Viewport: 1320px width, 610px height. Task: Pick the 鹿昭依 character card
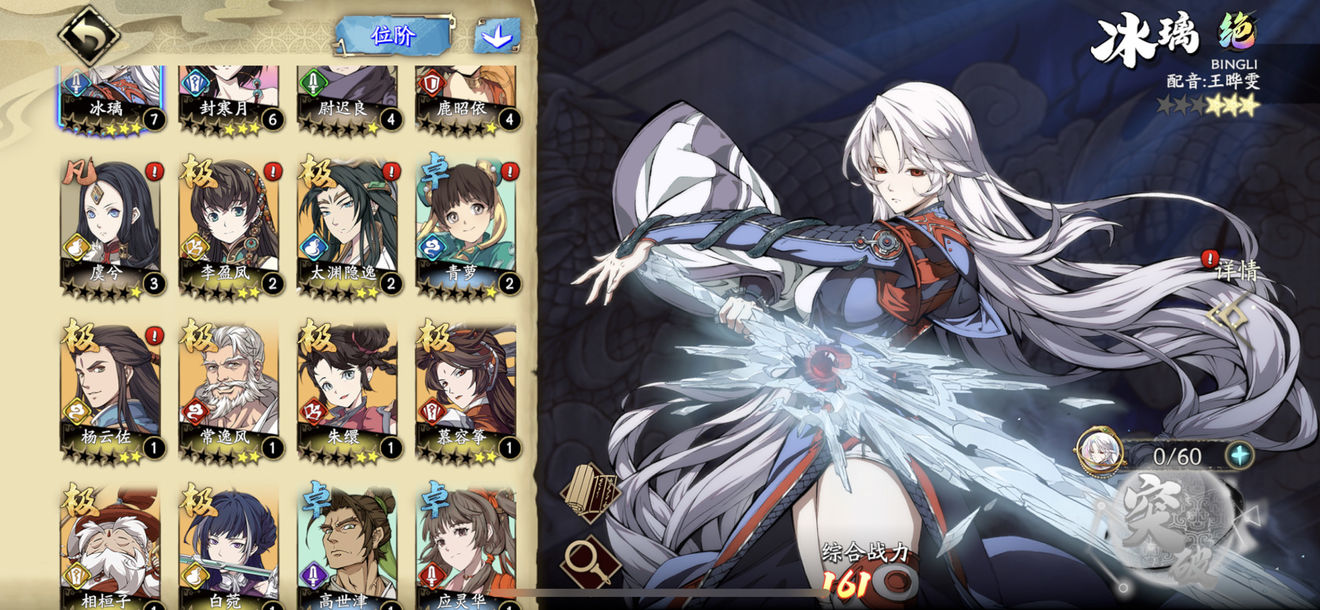click(465, 97)
